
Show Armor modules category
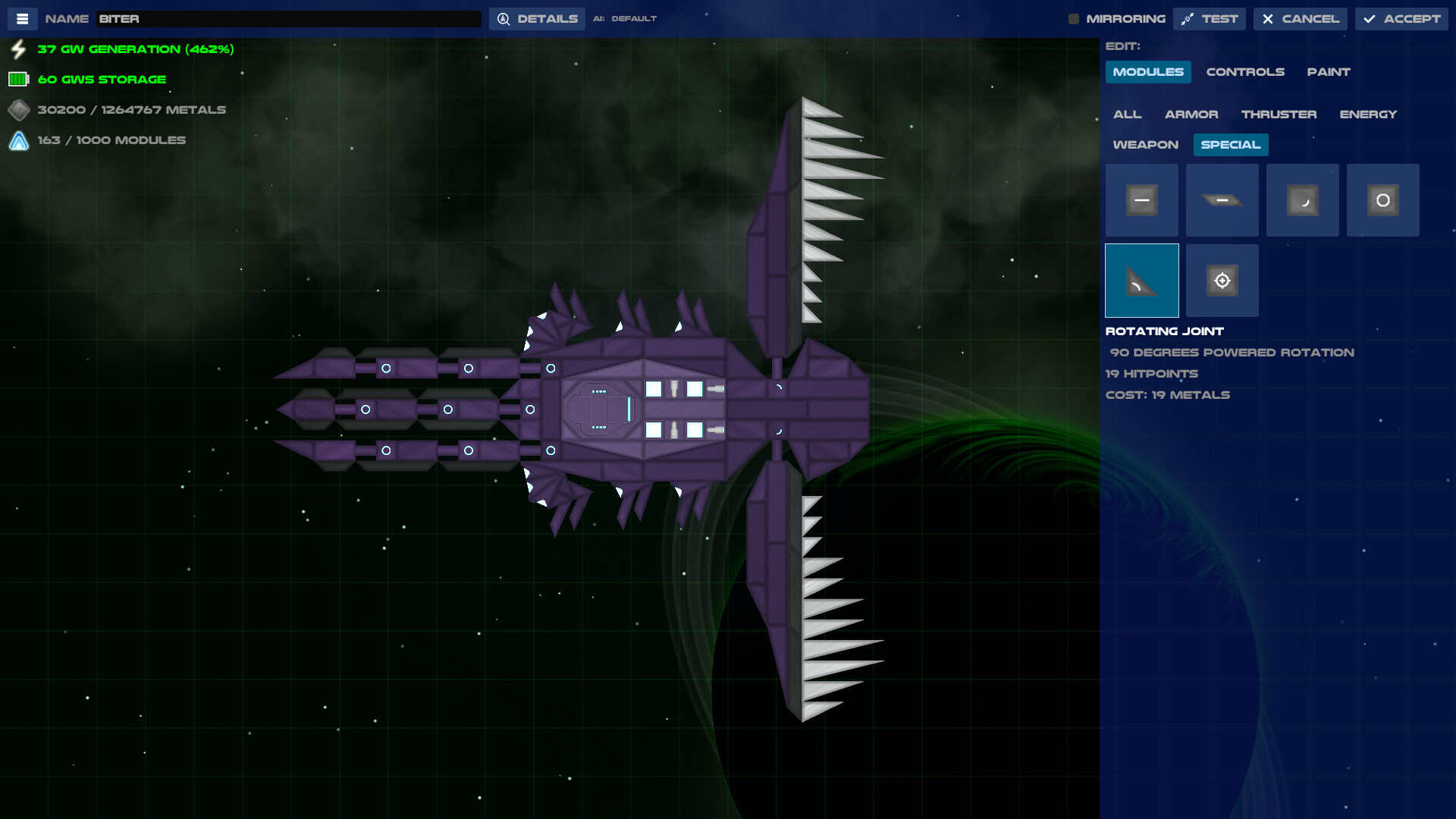[1192, 114]
